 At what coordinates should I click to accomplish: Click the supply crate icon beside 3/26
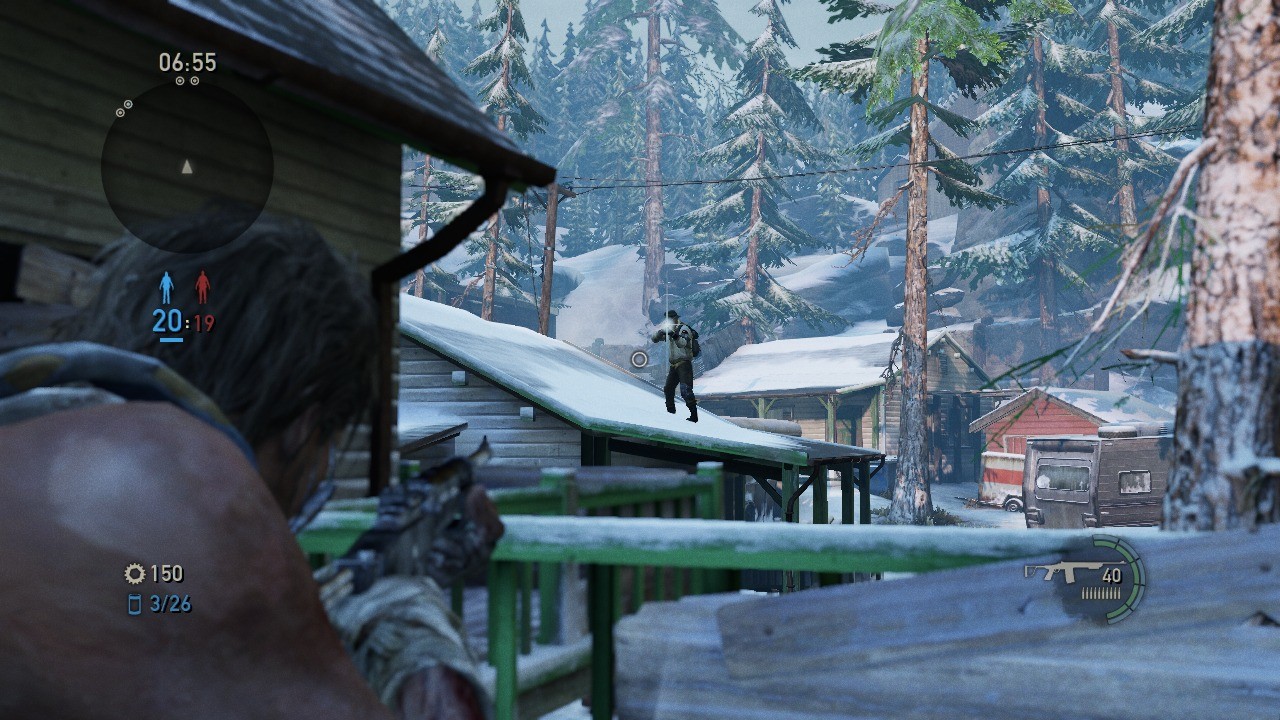(137, 604)
